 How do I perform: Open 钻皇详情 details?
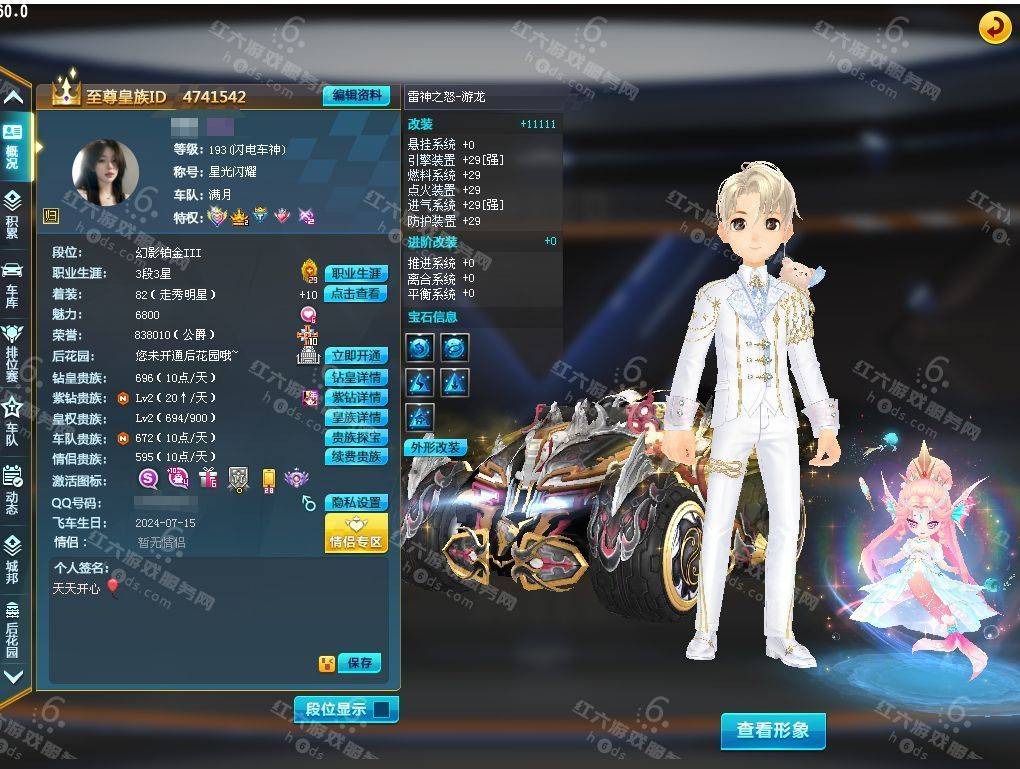coord(356,377)
